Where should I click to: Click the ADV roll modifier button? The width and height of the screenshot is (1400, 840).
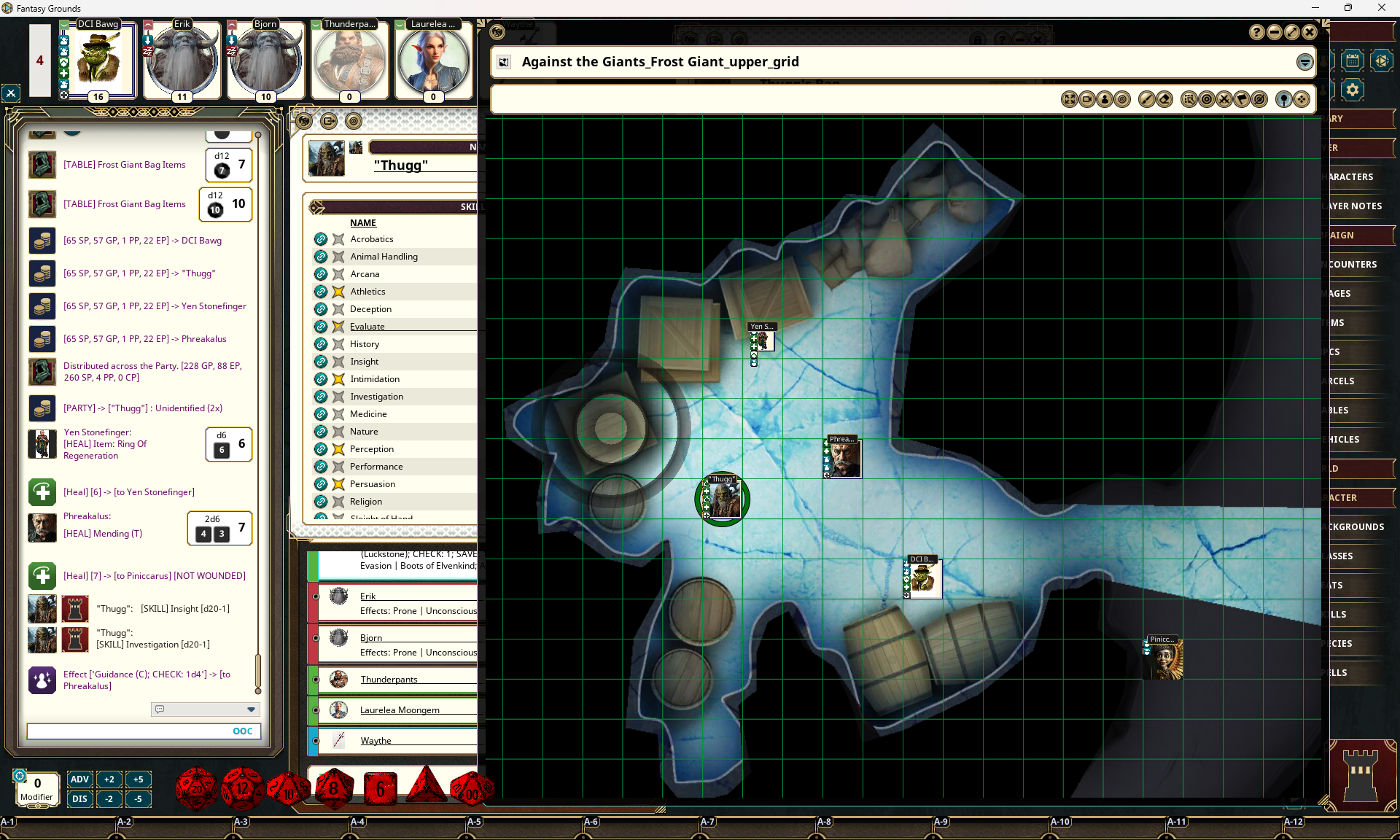79,779
